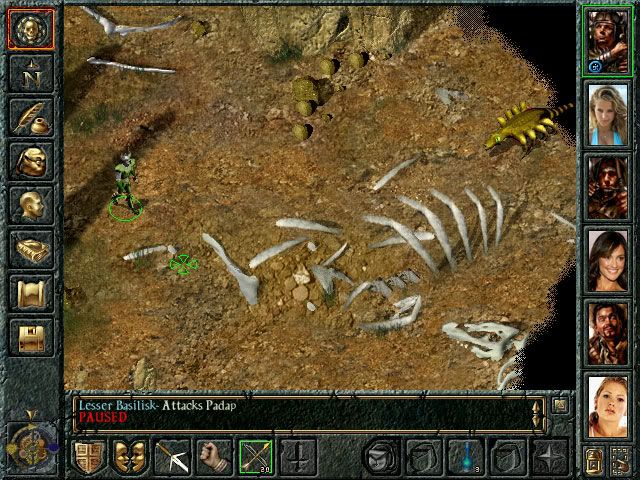Select the red-haired woman portrait

click(x=607, y=404)
